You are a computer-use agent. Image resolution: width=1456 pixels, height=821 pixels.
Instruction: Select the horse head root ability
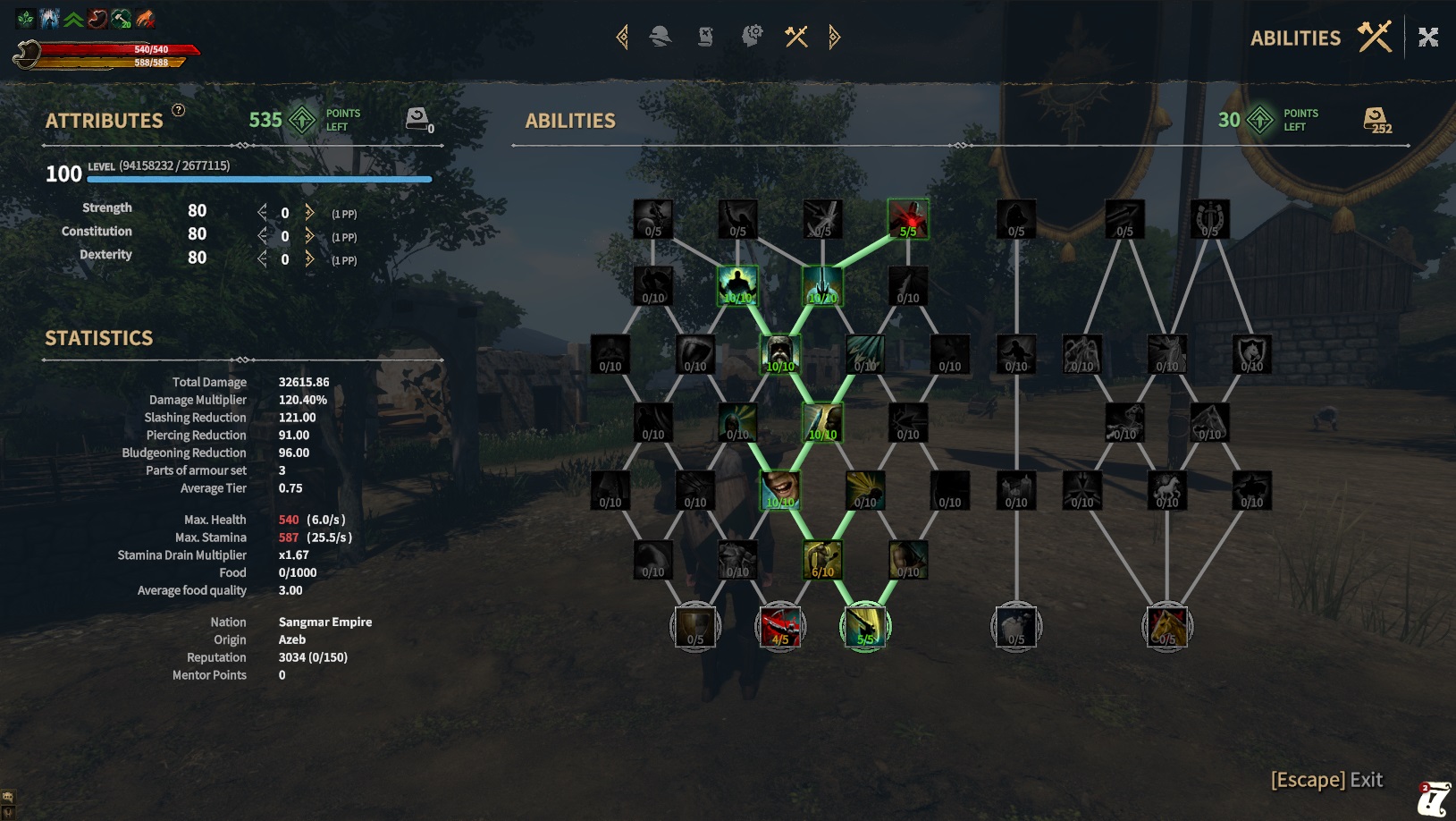pyautogui.click(x=1166, y=626)
